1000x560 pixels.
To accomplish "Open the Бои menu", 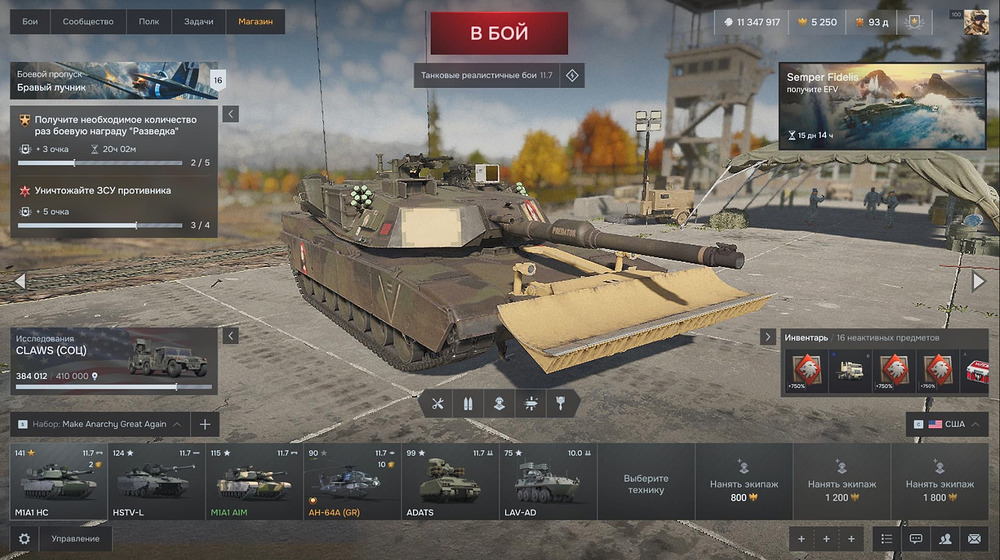I will coord(30,21).
